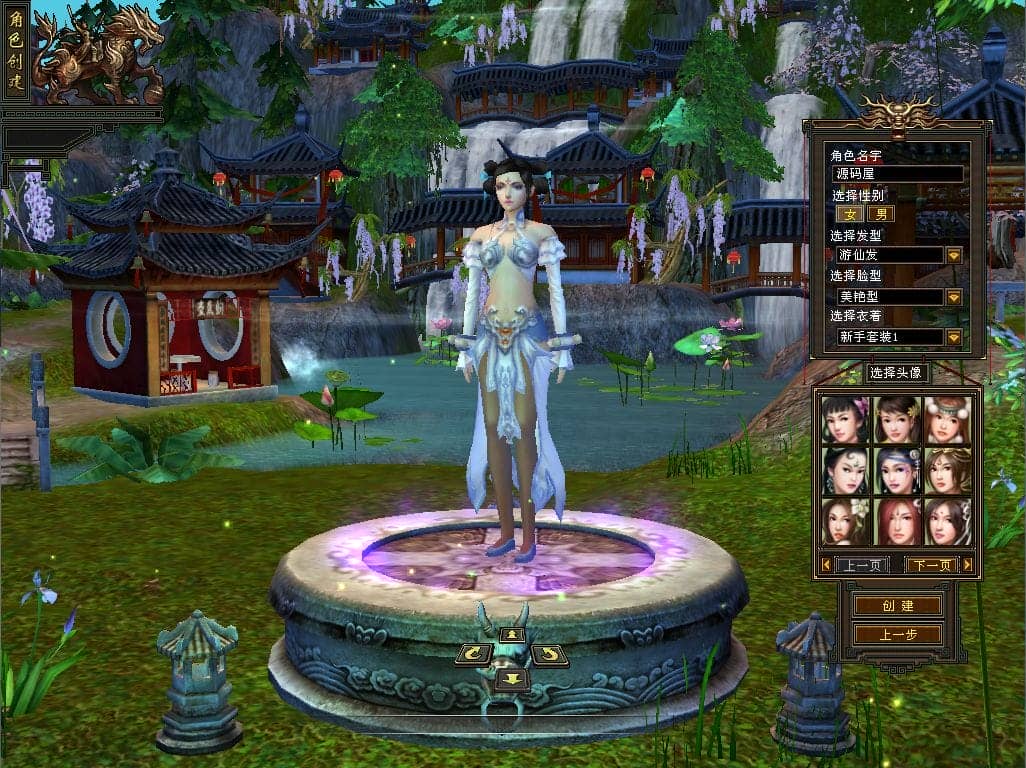This screenshot has width=1026, height=768.
Task: Select the portrait with blue headband
Action: pyautogui.click(x=896, y=470)
